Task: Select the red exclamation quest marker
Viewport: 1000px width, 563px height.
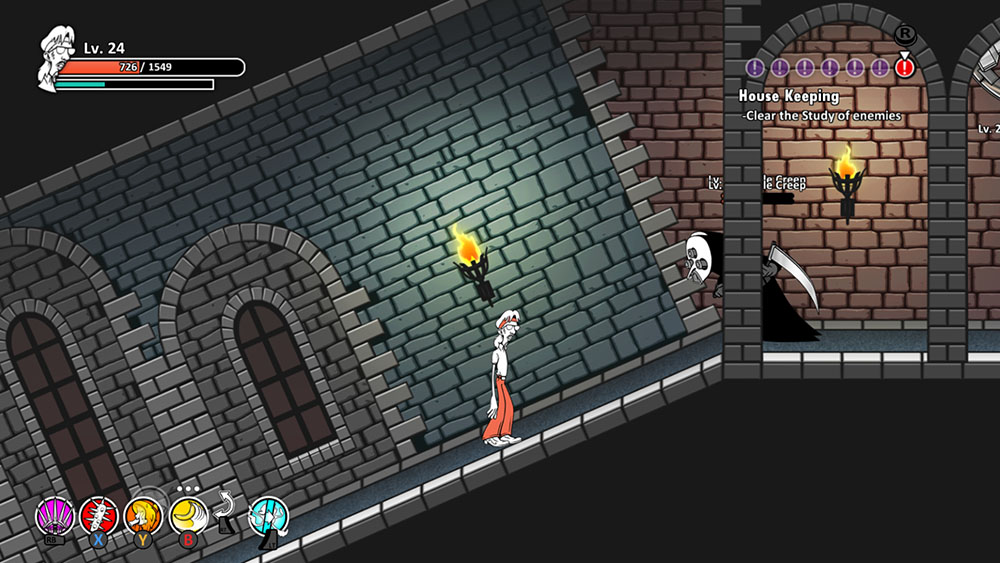Action: [905, 68]
